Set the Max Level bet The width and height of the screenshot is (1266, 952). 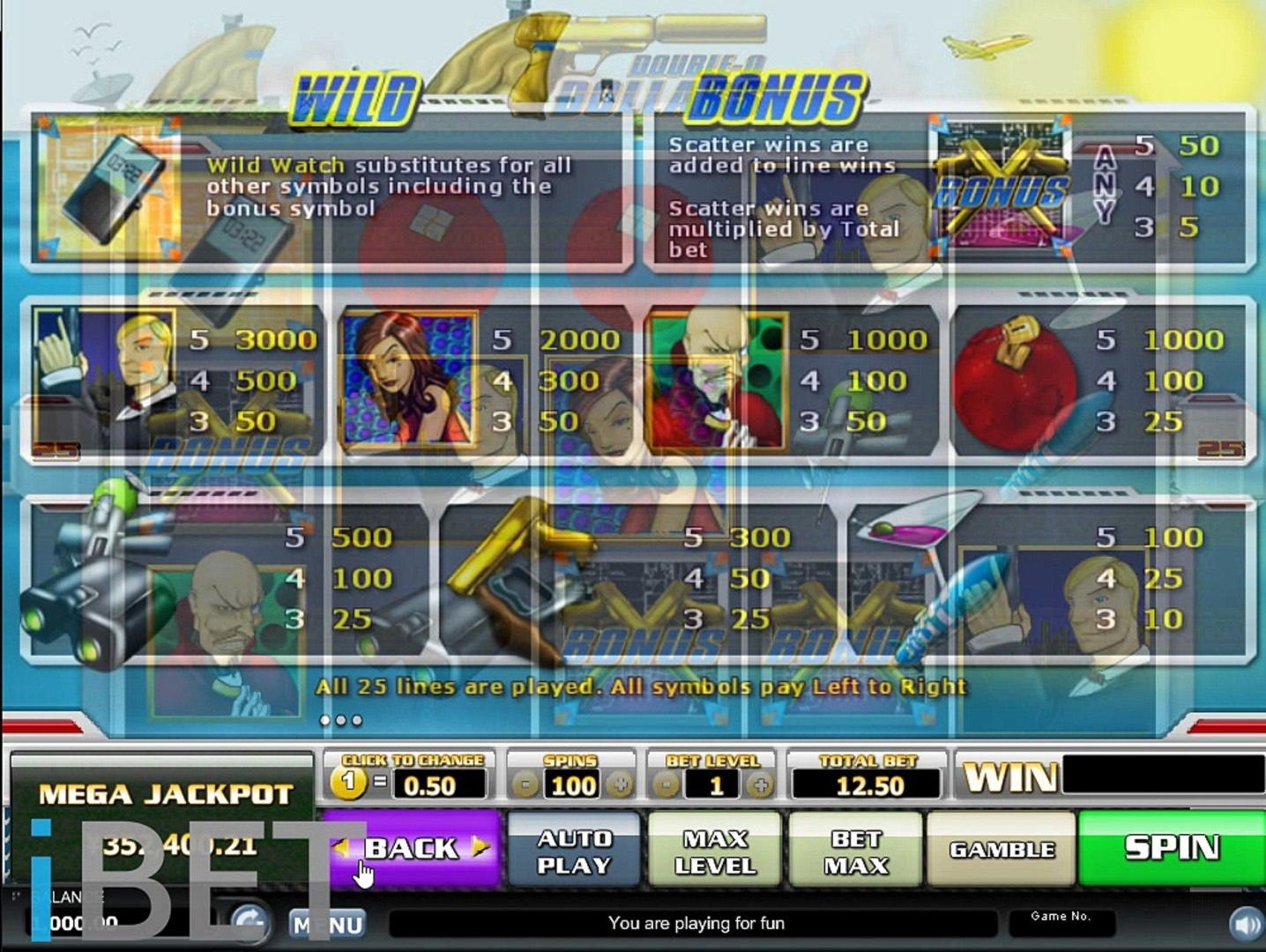tap(714, 851)
